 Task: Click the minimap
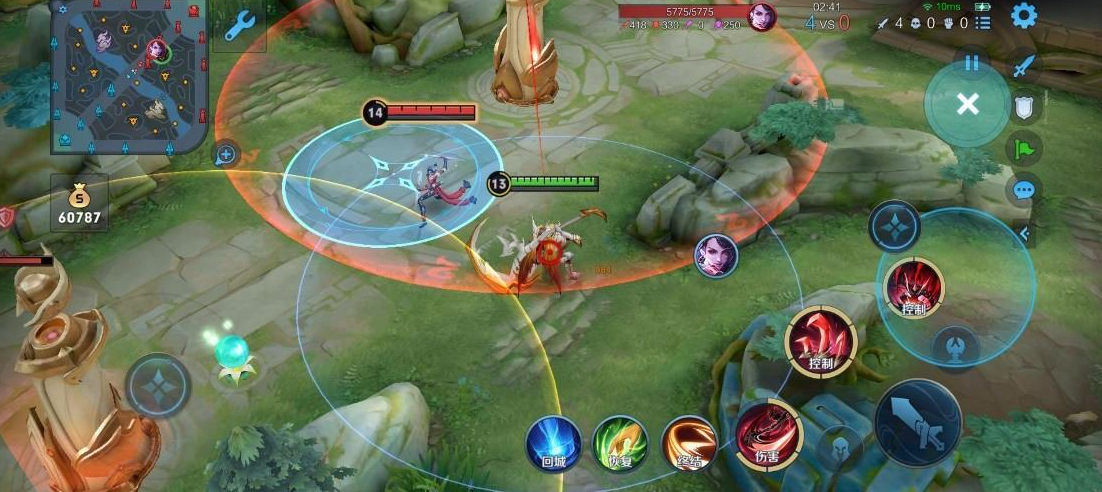(129, 76)
